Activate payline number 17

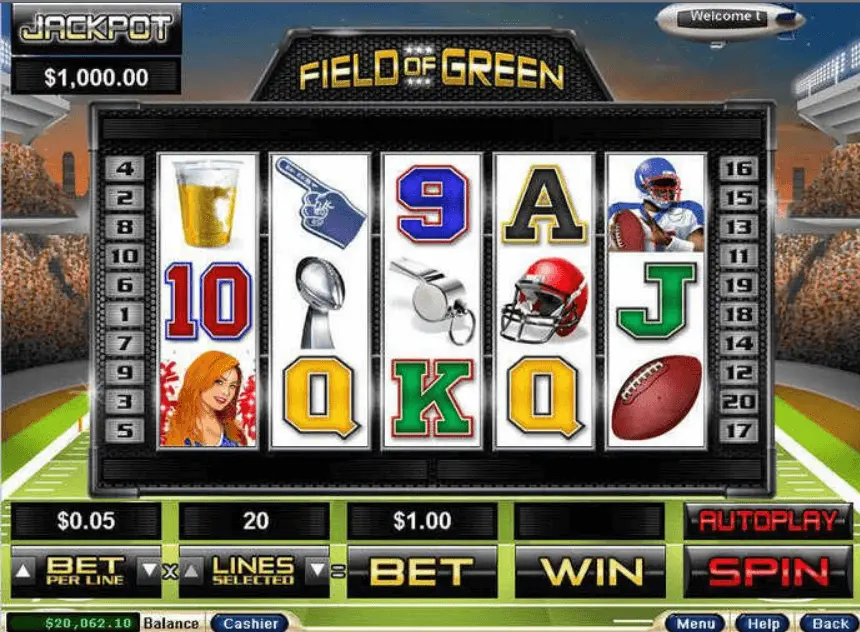pyautogui.click(x=737, y=431)
